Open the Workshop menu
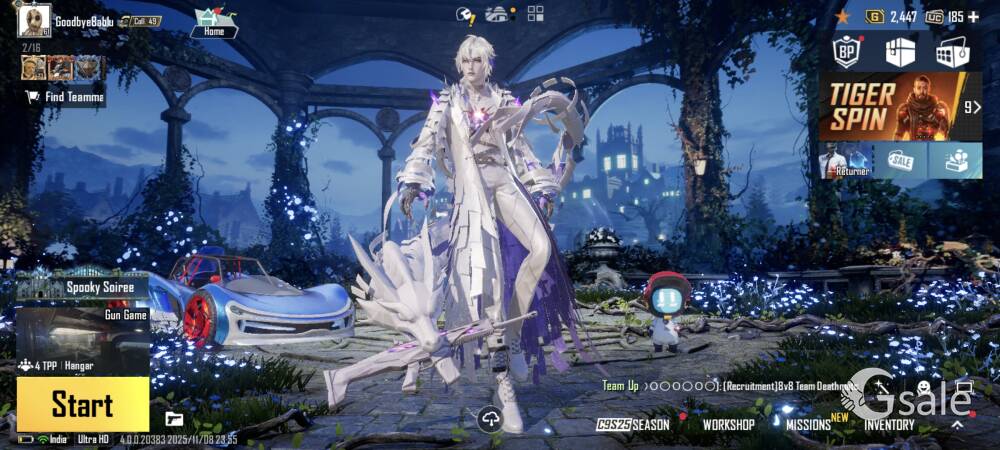Image resolution: width=1000 pixels, height=450 pixels. (x=728, y=424)
